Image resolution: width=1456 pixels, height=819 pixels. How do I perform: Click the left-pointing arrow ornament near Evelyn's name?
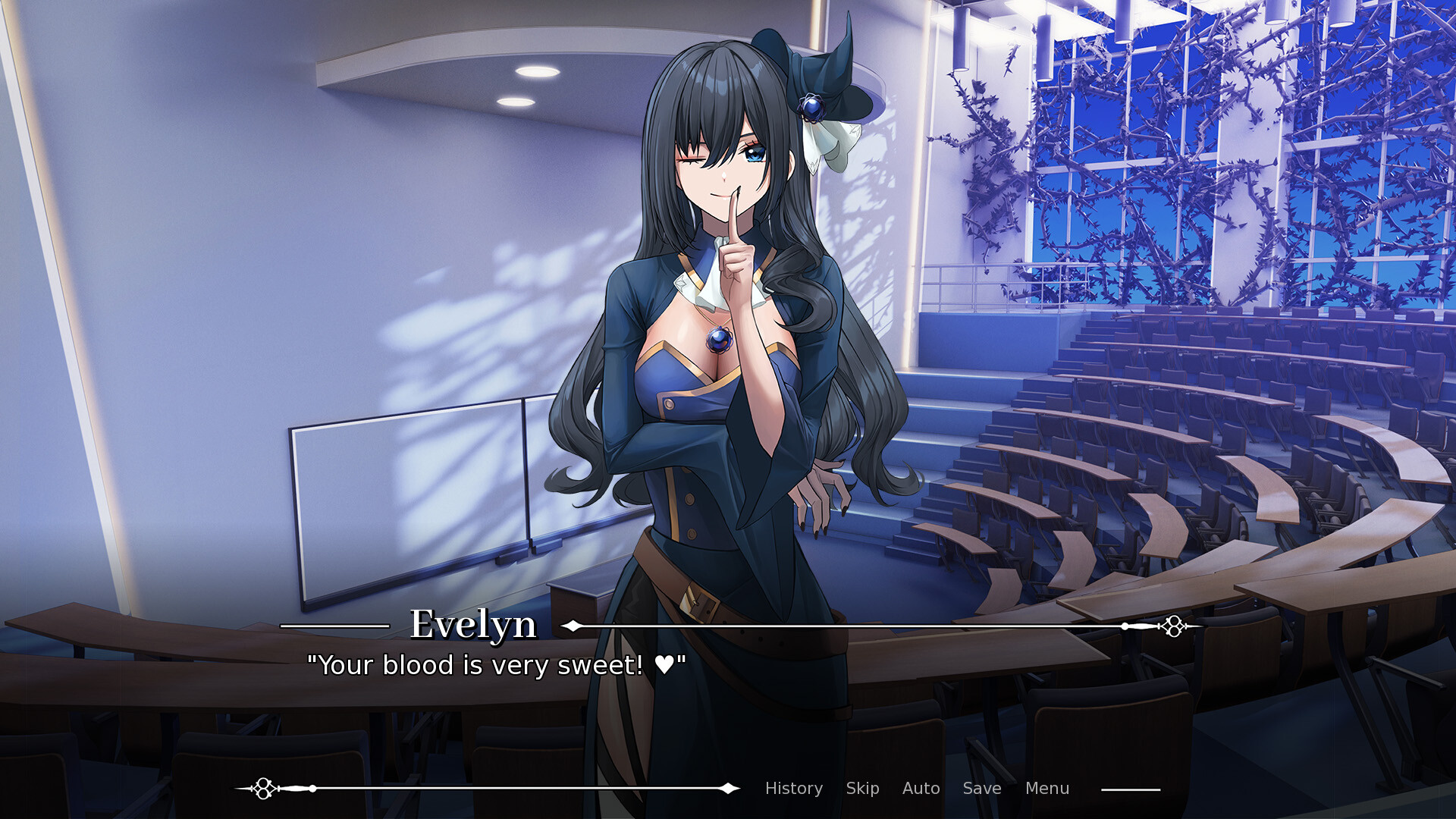tap(573, 626)
